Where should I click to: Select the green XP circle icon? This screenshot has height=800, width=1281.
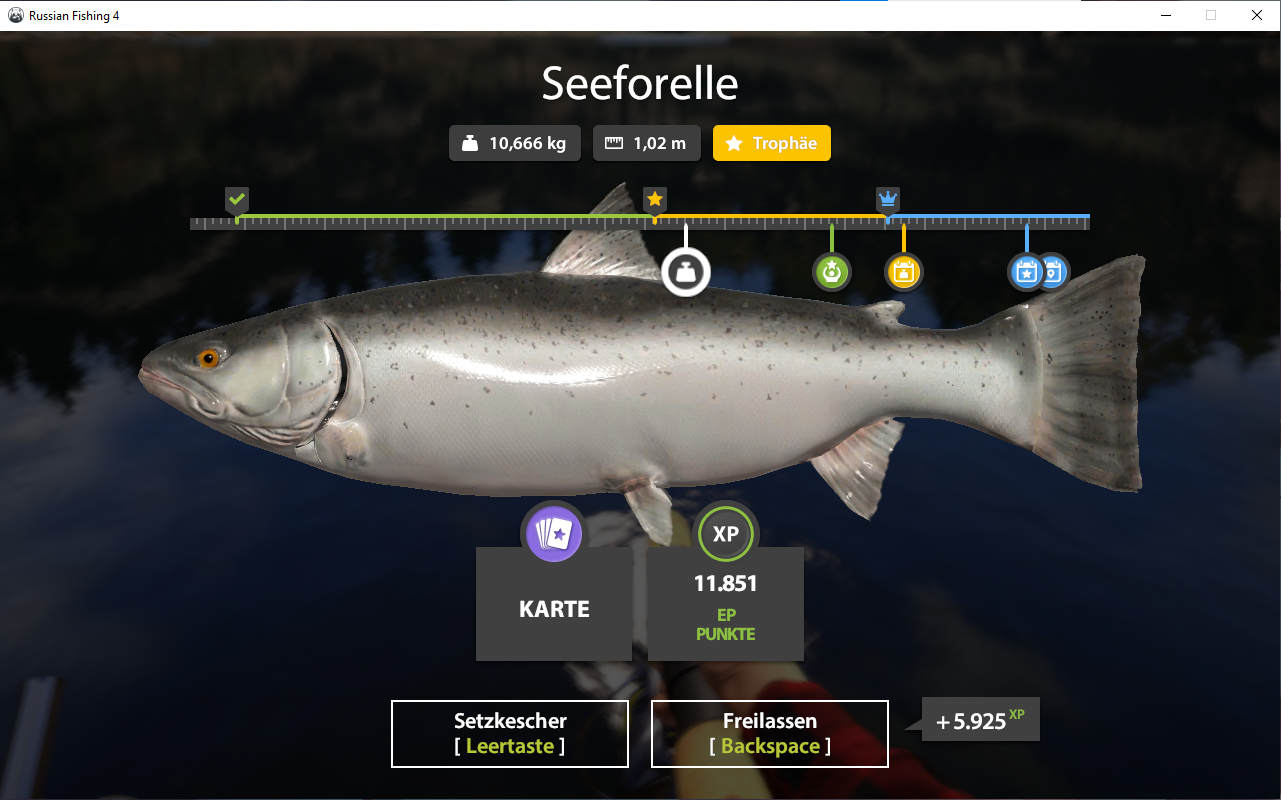click(x=725, y=534)
